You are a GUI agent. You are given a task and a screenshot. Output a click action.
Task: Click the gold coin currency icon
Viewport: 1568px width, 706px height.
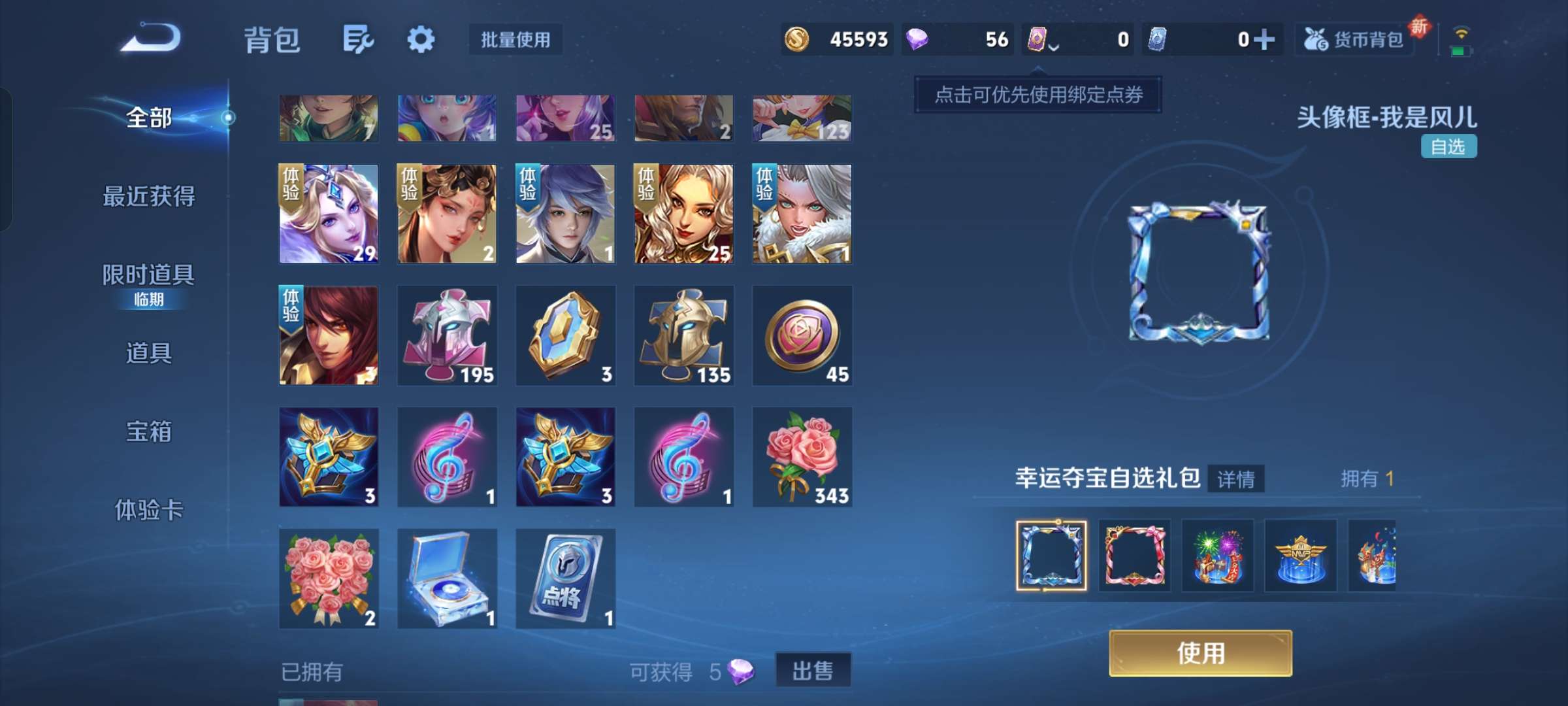pyautogui.click(x=796, y=40)
